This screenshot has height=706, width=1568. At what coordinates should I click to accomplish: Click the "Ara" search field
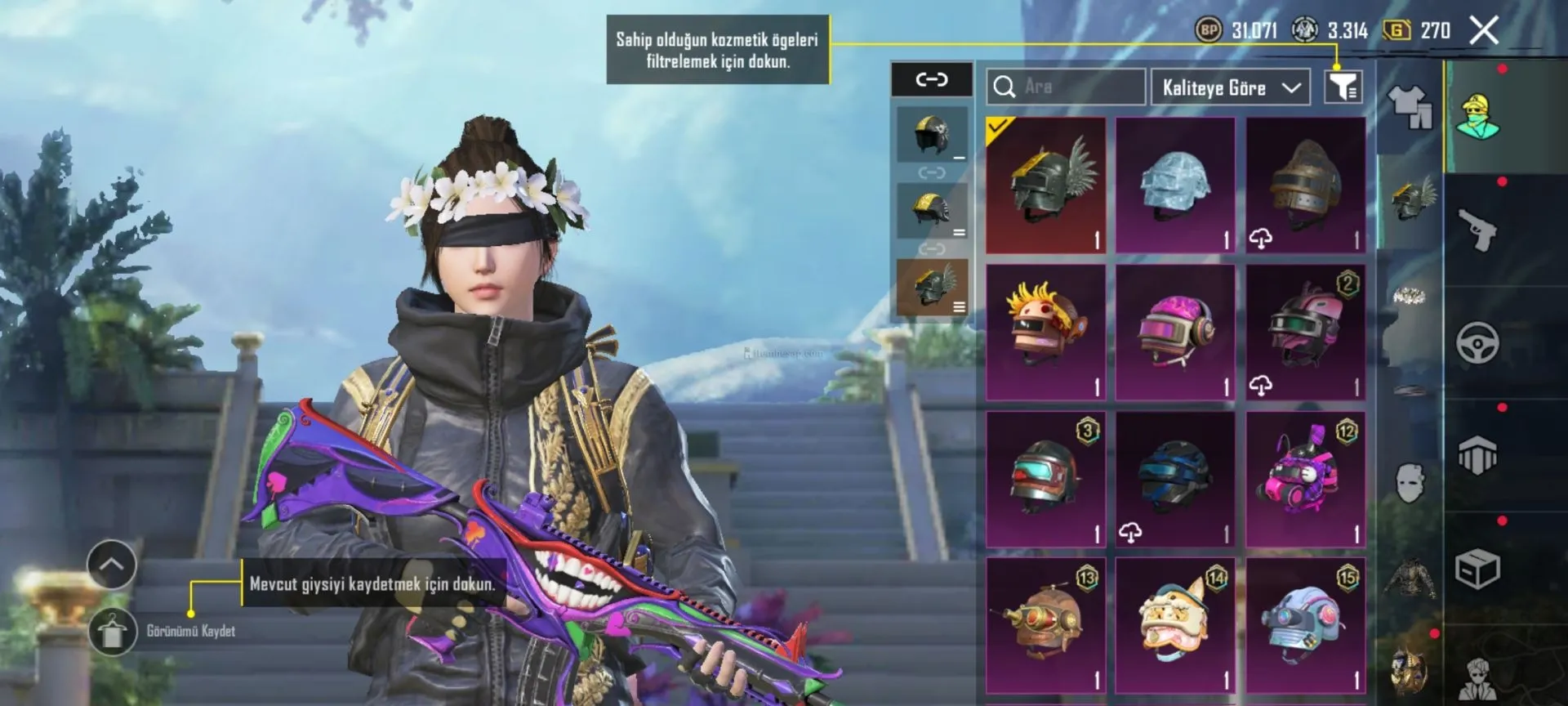[1066, 87]
